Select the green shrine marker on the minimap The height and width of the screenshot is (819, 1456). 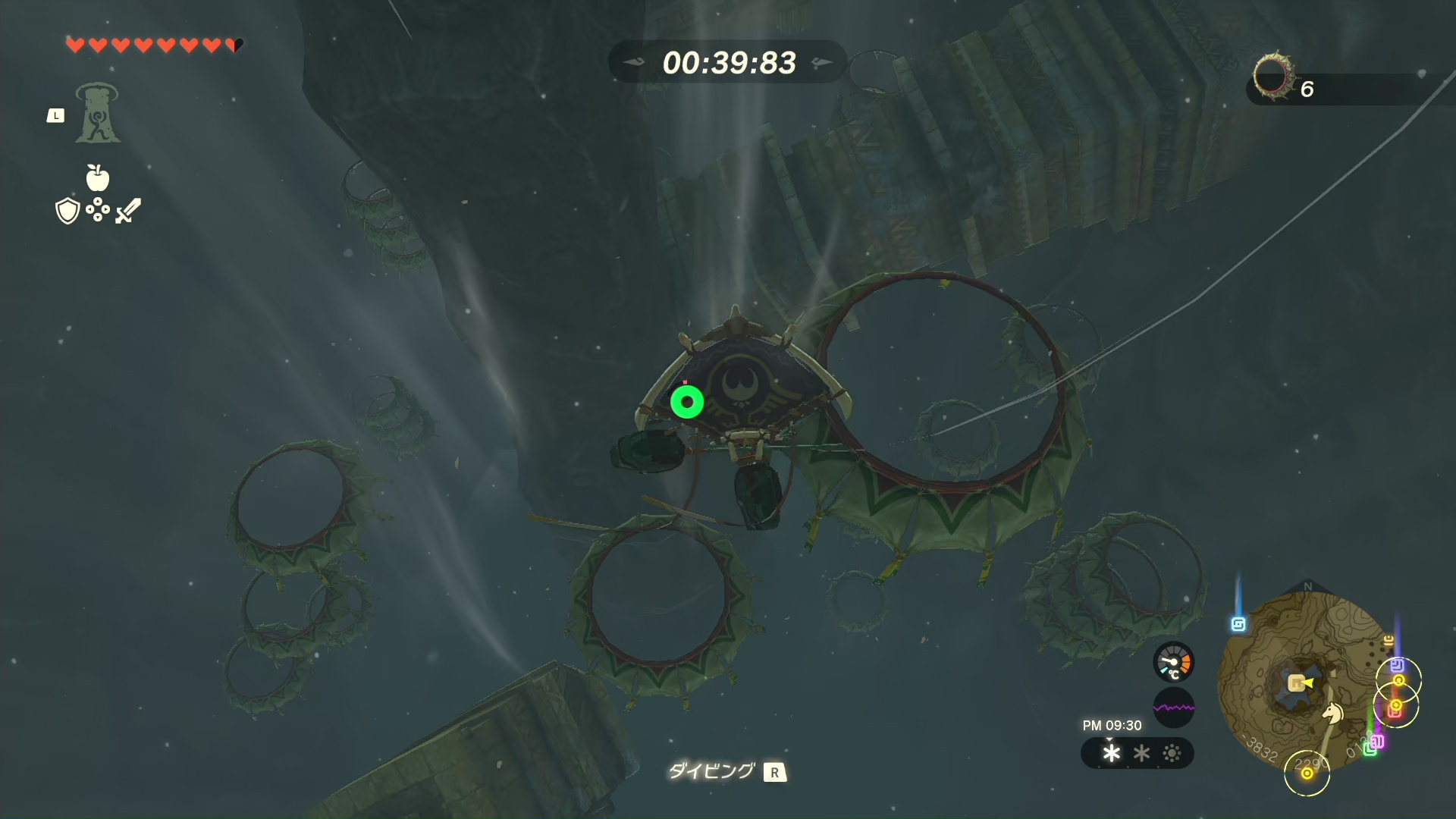pos(1370,749)
